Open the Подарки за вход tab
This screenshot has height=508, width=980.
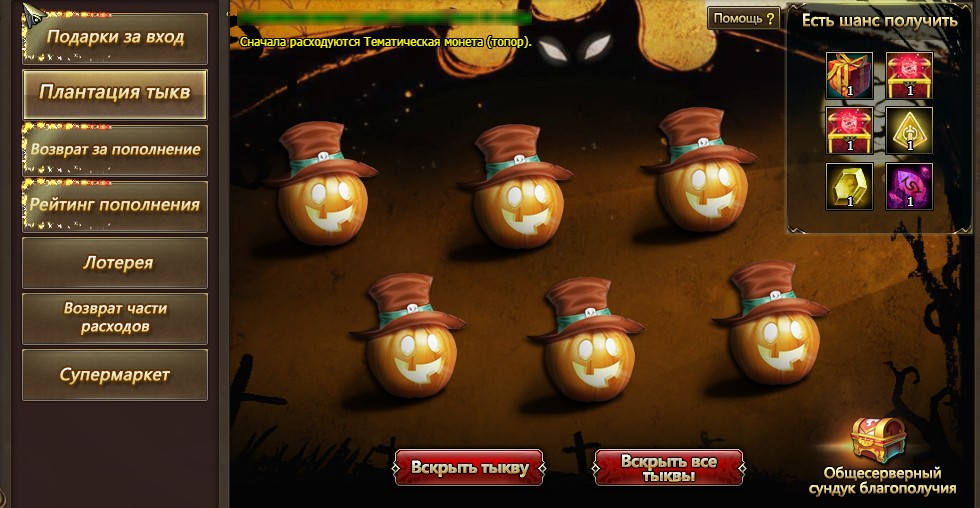coord(115,38)
